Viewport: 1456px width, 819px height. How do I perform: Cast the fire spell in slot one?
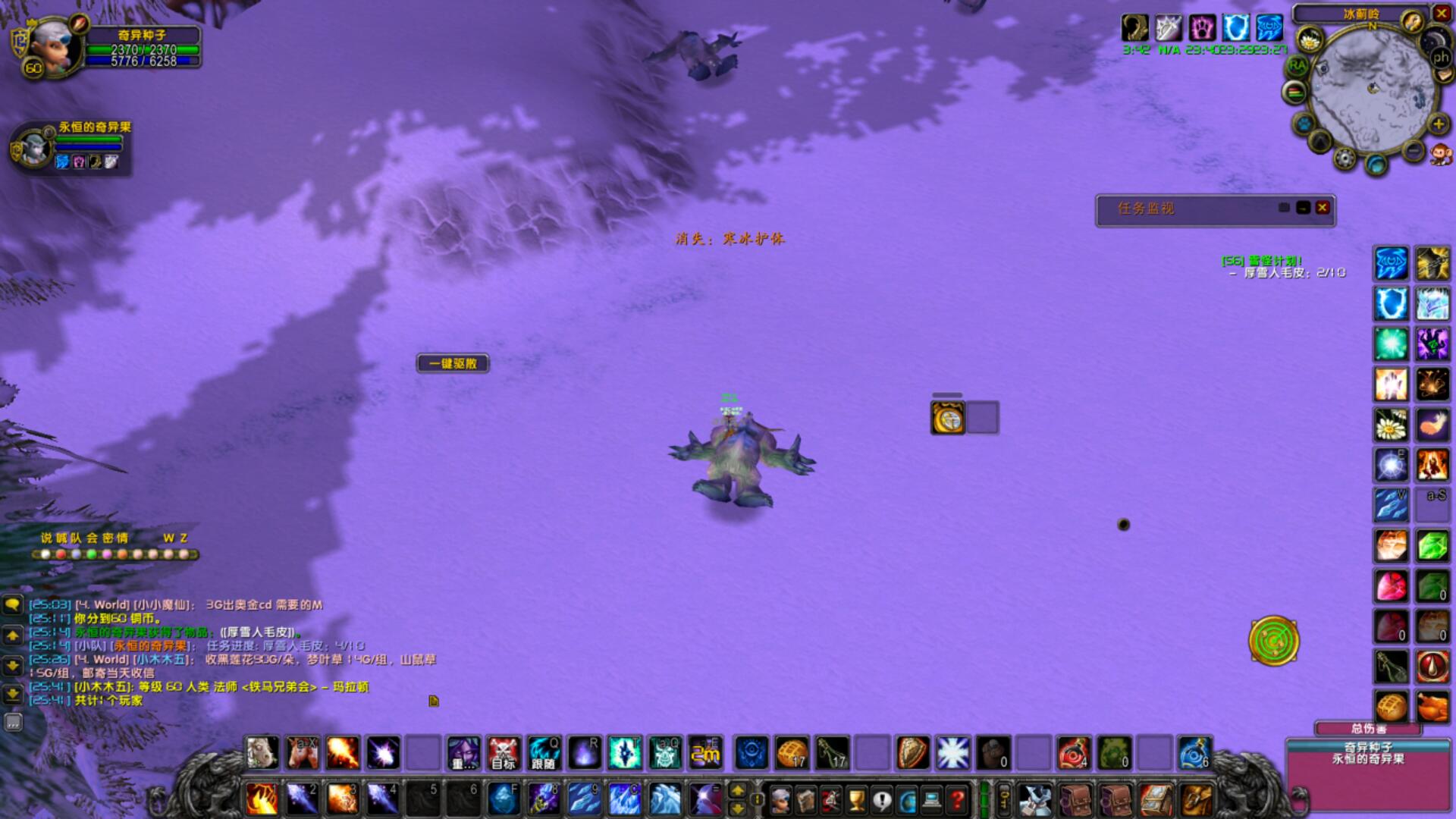point(262,799)
